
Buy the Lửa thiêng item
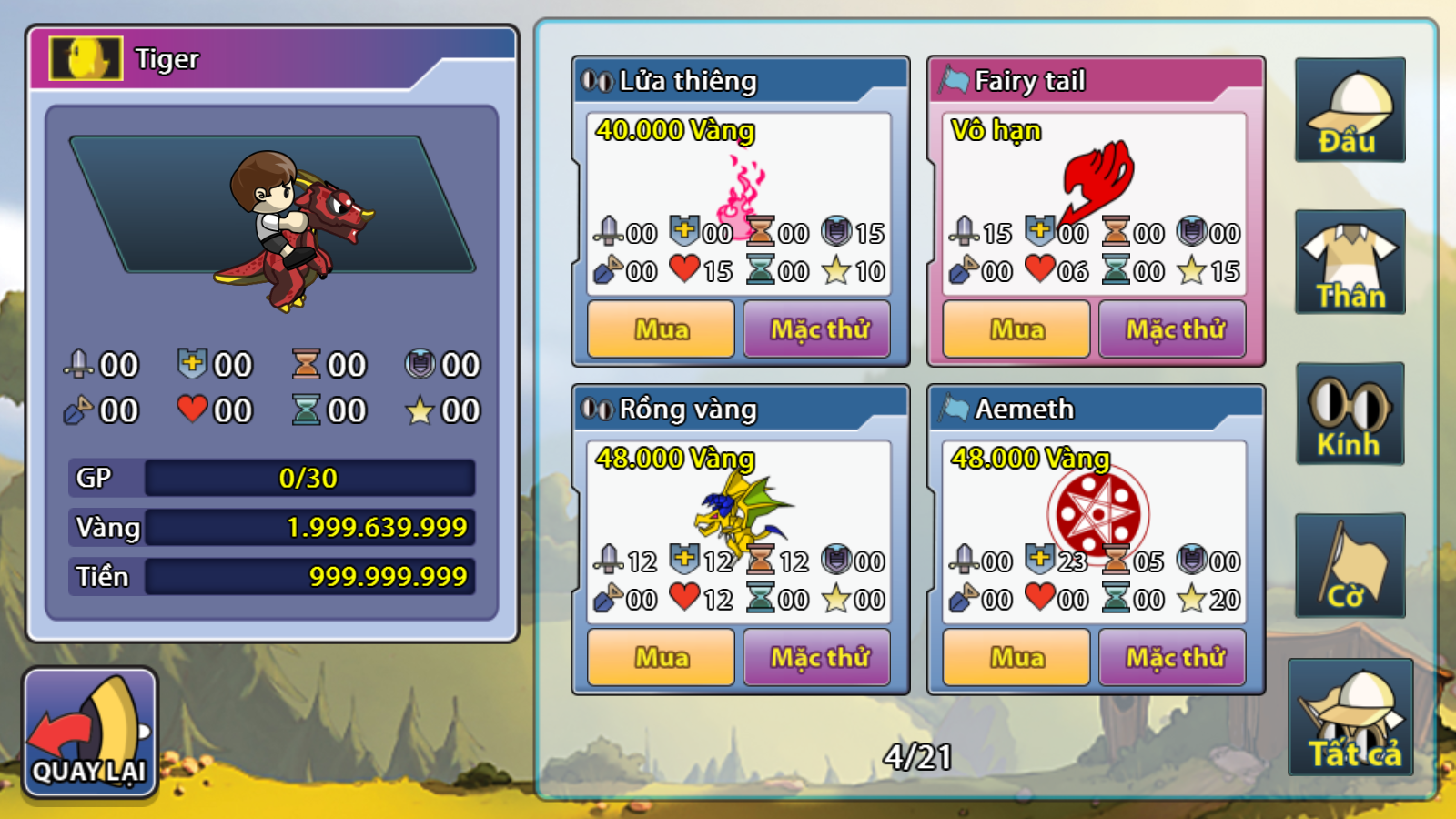pos(661,329)
